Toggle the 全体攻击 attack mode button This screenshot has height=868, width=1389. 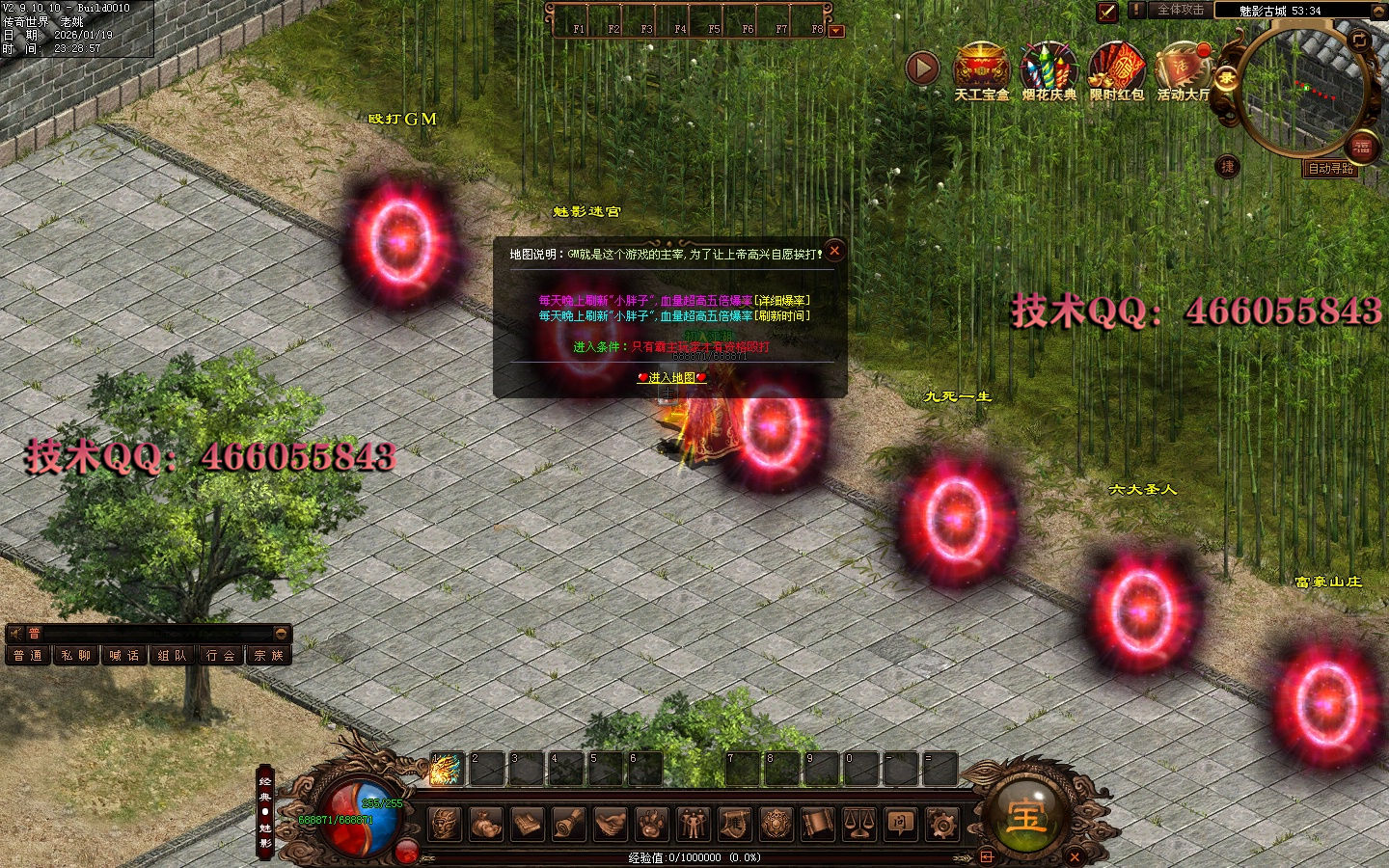(1180, 10)
